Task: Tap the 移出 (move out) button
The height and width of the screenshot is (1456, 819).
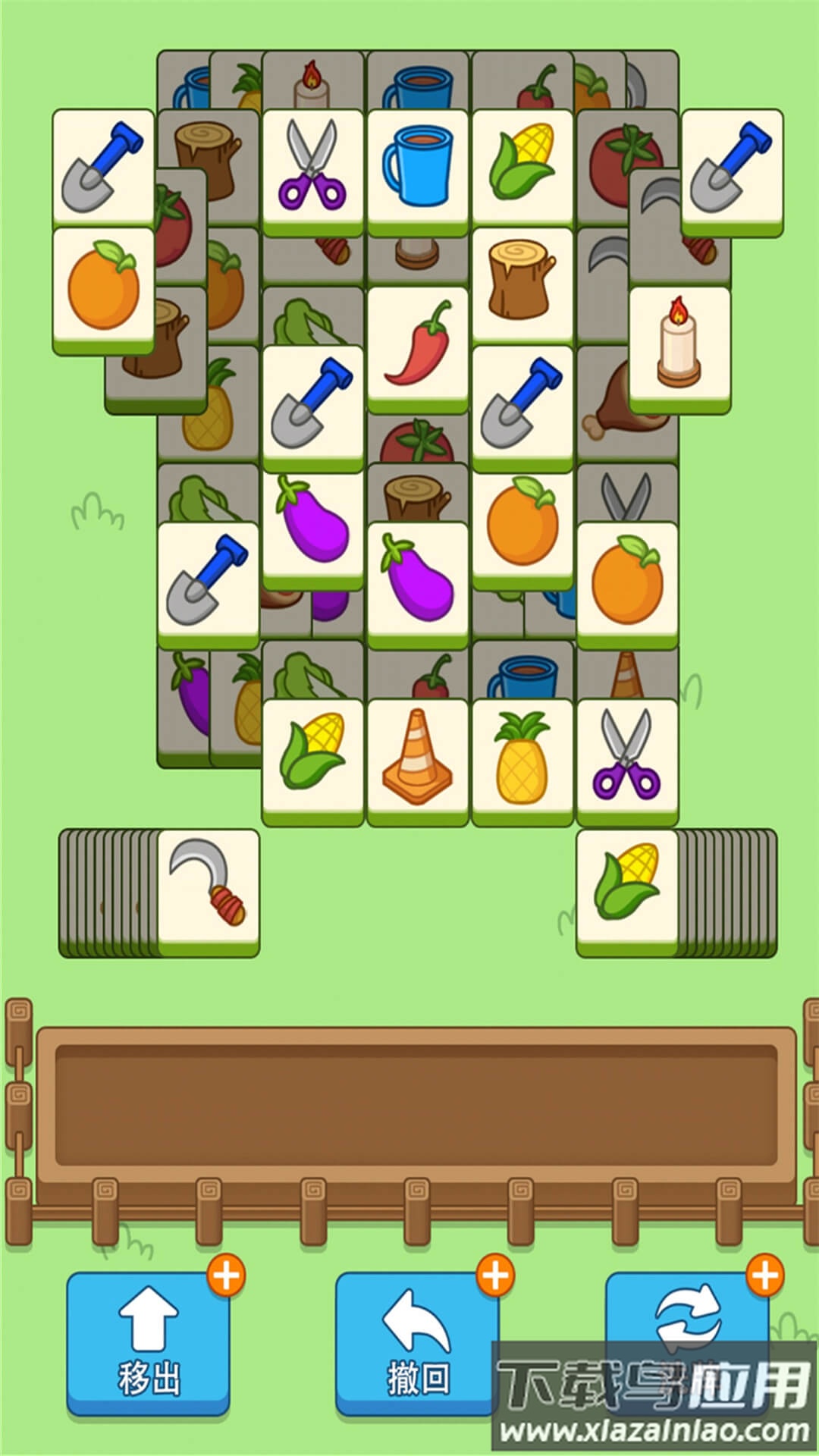Action: (148, 1344)
